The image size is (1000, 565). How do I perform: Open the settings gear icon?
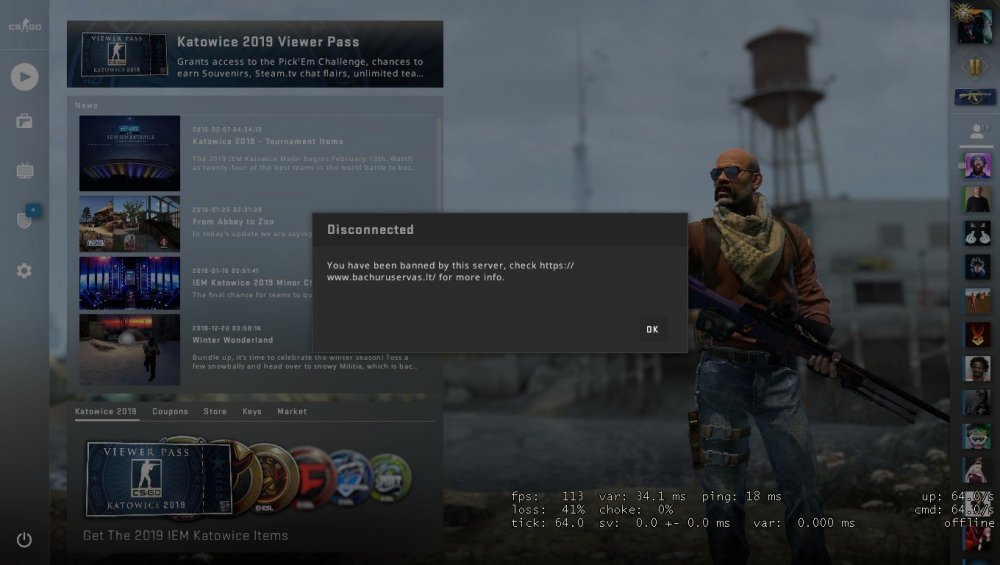[24, 271]
